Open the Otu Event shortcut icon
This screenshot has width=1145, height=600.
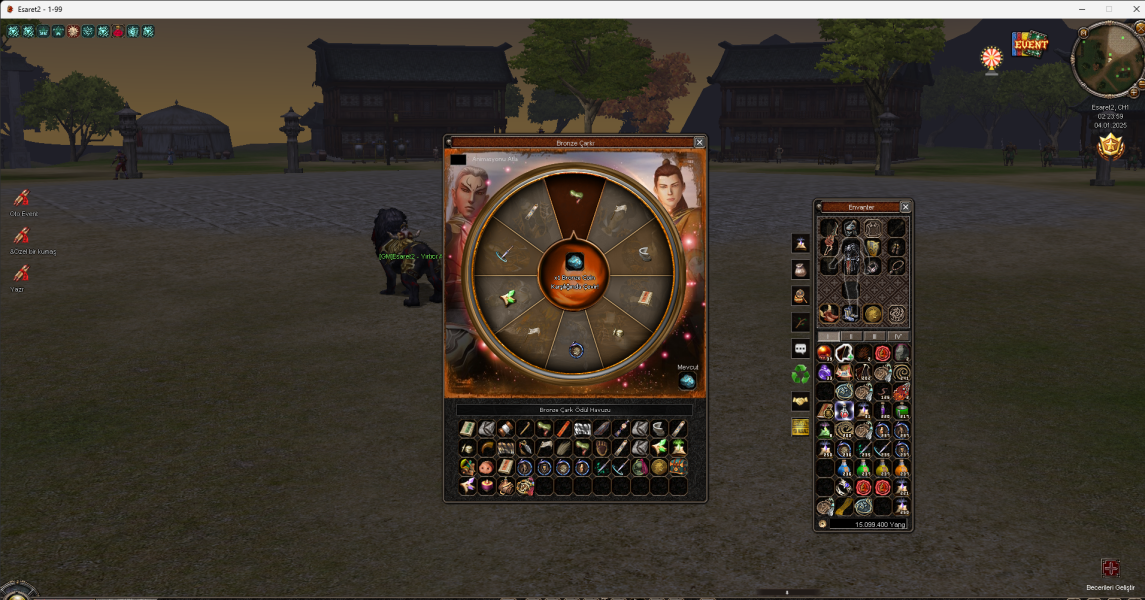coord(21,198)
